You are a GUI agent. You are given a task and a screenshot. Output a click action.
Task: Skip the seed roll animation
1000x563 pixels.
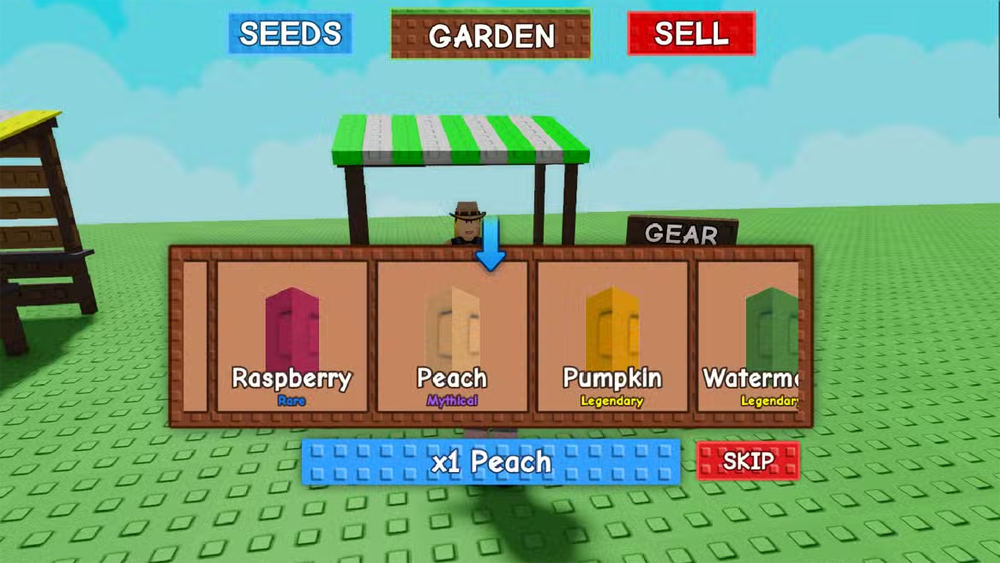click(748, 461)
